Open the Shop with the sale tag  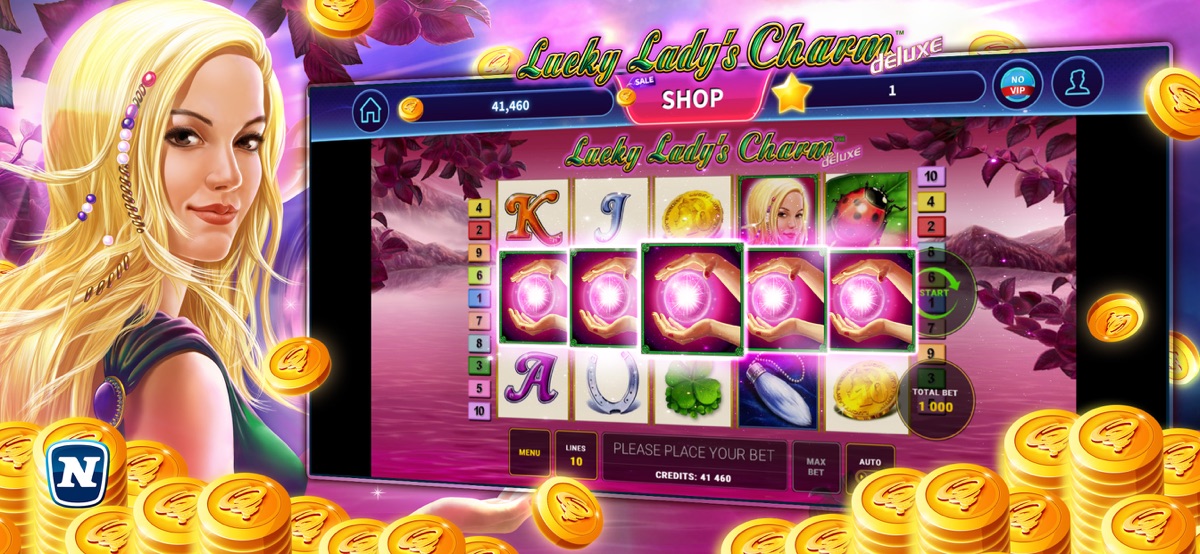(x=693, y=99)
